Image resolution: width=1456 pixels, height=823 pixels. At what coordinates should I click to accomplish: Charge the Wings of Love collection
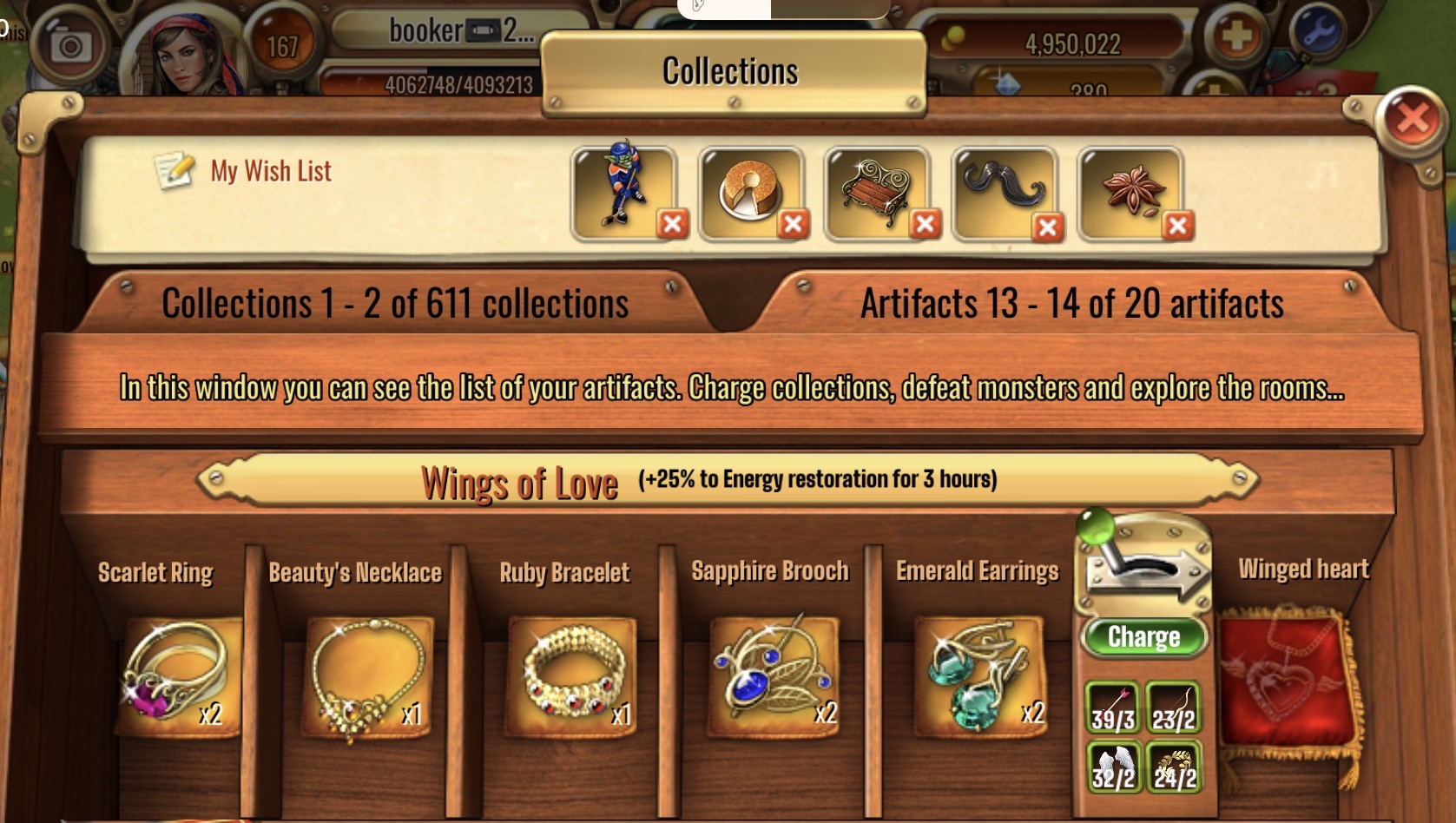coord(1143,636)
